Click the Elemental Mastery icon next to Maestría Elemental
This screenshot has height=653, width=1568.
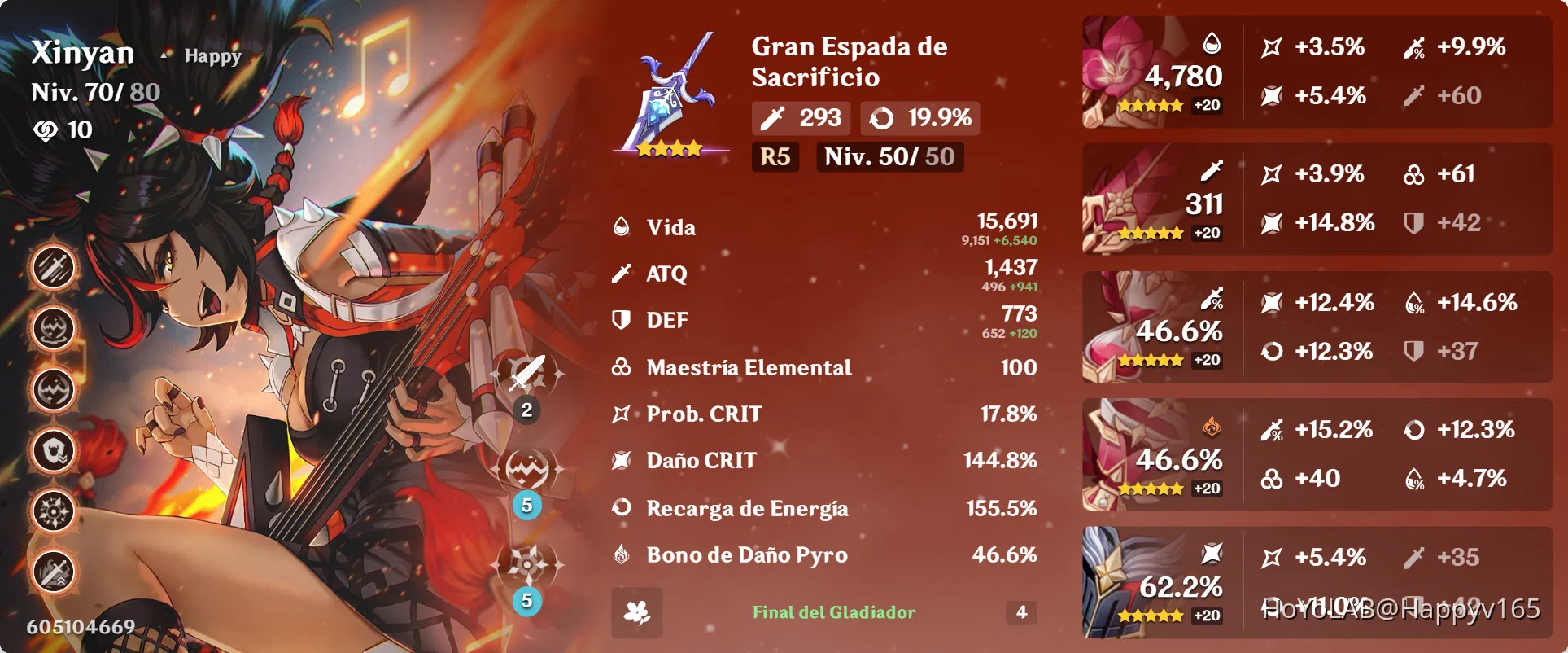pyautogui.click(x=622, y=367)
